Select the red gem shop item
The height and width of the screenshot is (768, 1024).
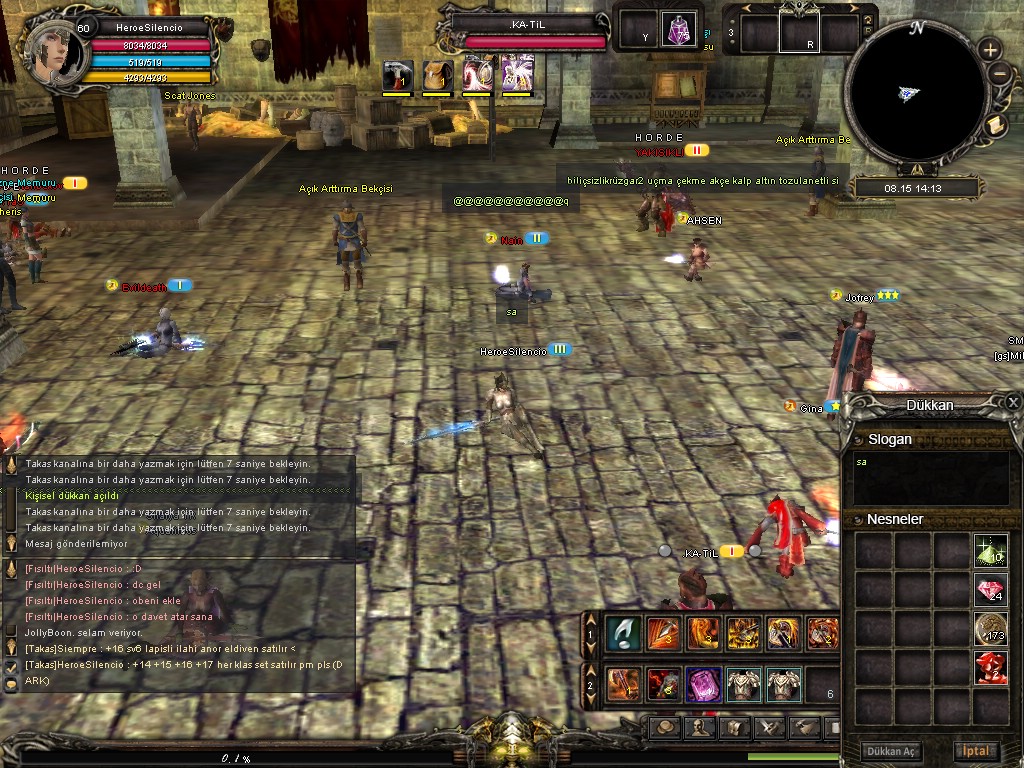click(990, 590)
